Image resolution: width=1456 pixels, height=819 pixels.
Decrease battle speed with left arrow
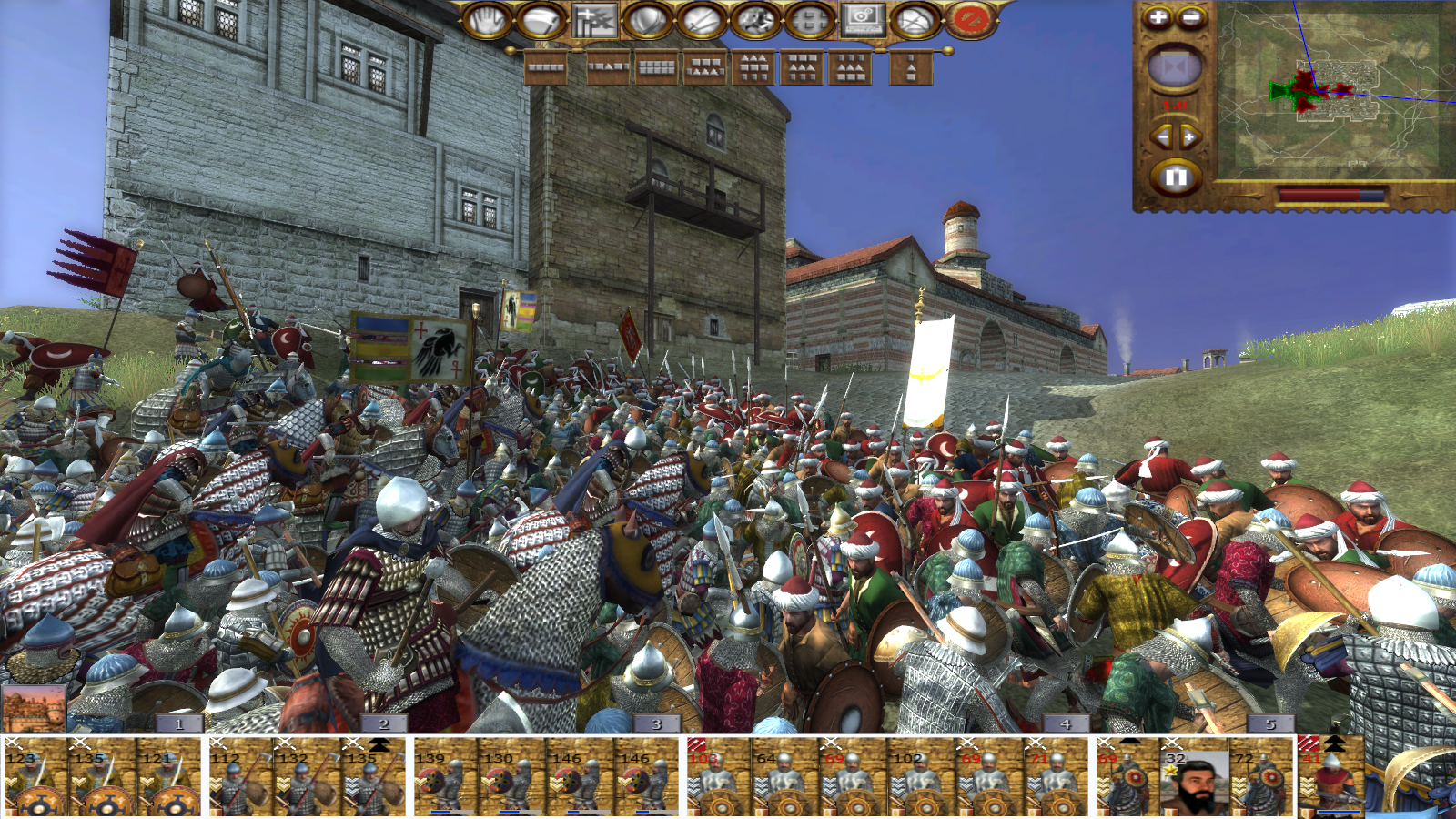(x=1162, y=137)
